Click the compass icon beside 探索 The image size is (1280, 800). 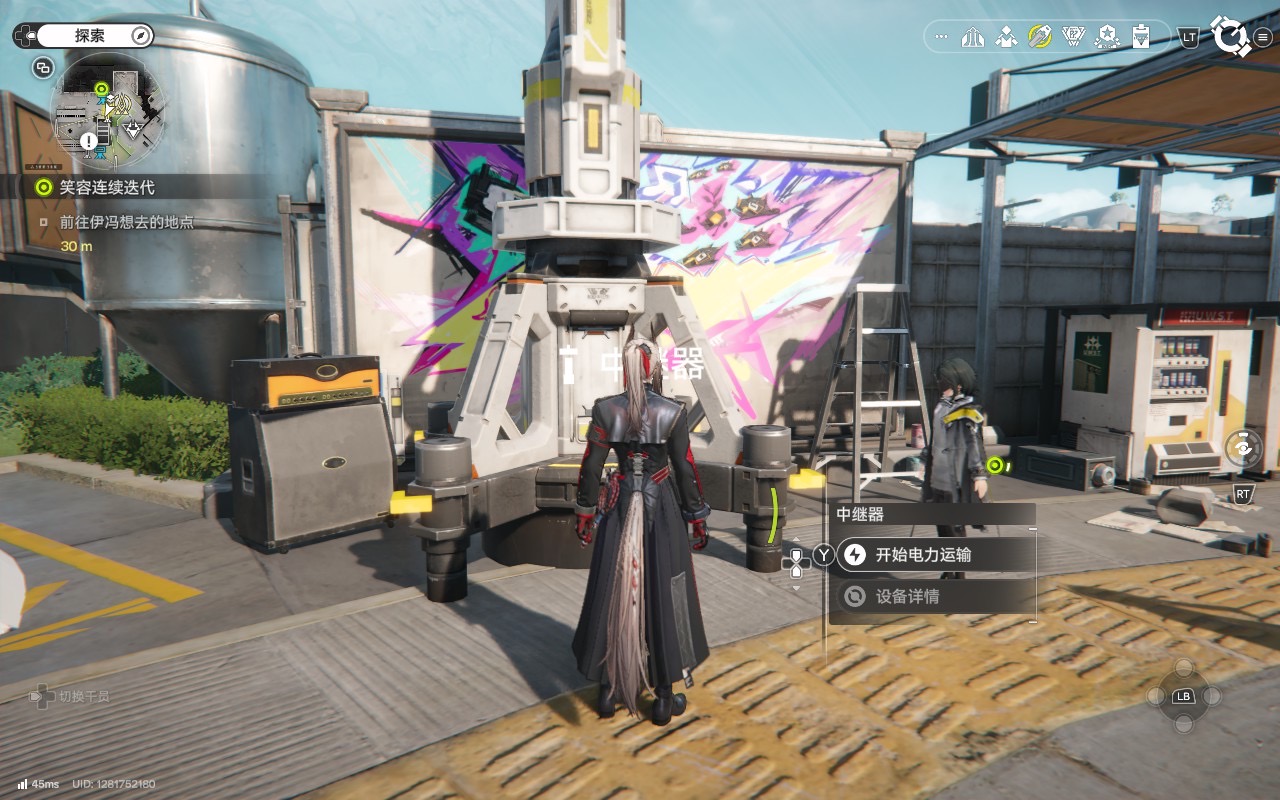point(141,36)
